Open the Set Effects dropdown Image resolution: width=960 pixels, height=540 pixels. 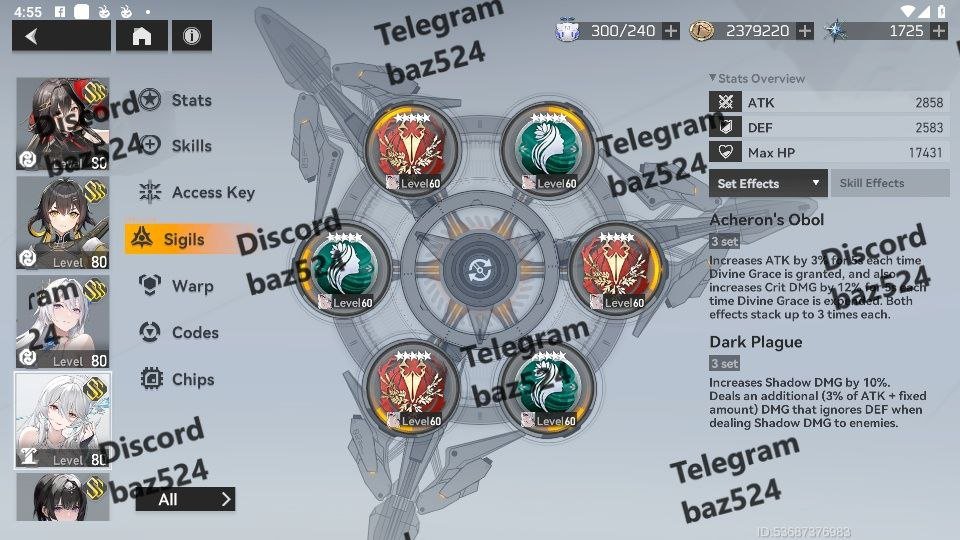pos(768,183)
